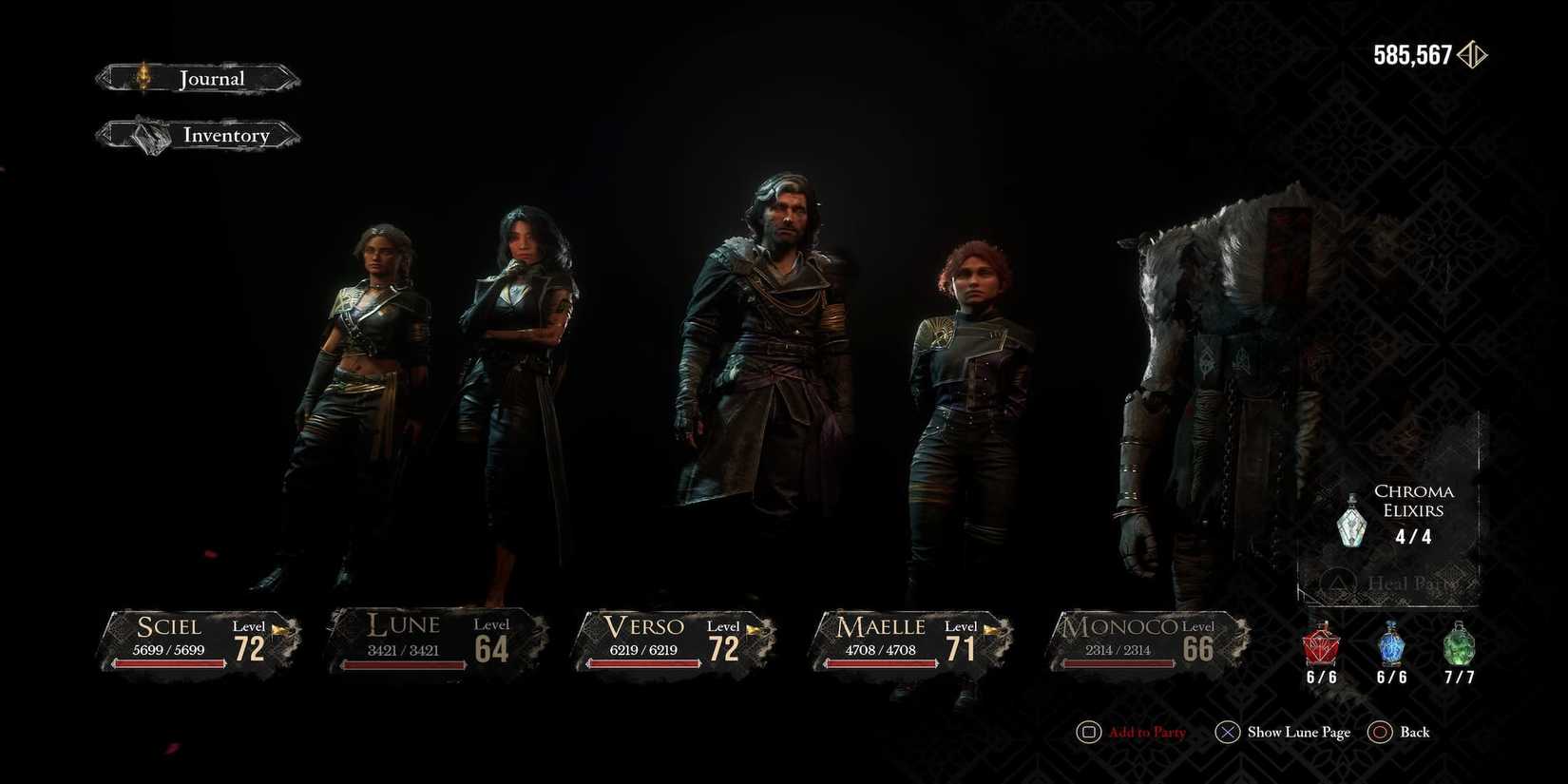Image resolution: width=1568 pixels, height=784 pixels.
Task: Click Show Lune Page label
Action: (x=1298, y=732)
